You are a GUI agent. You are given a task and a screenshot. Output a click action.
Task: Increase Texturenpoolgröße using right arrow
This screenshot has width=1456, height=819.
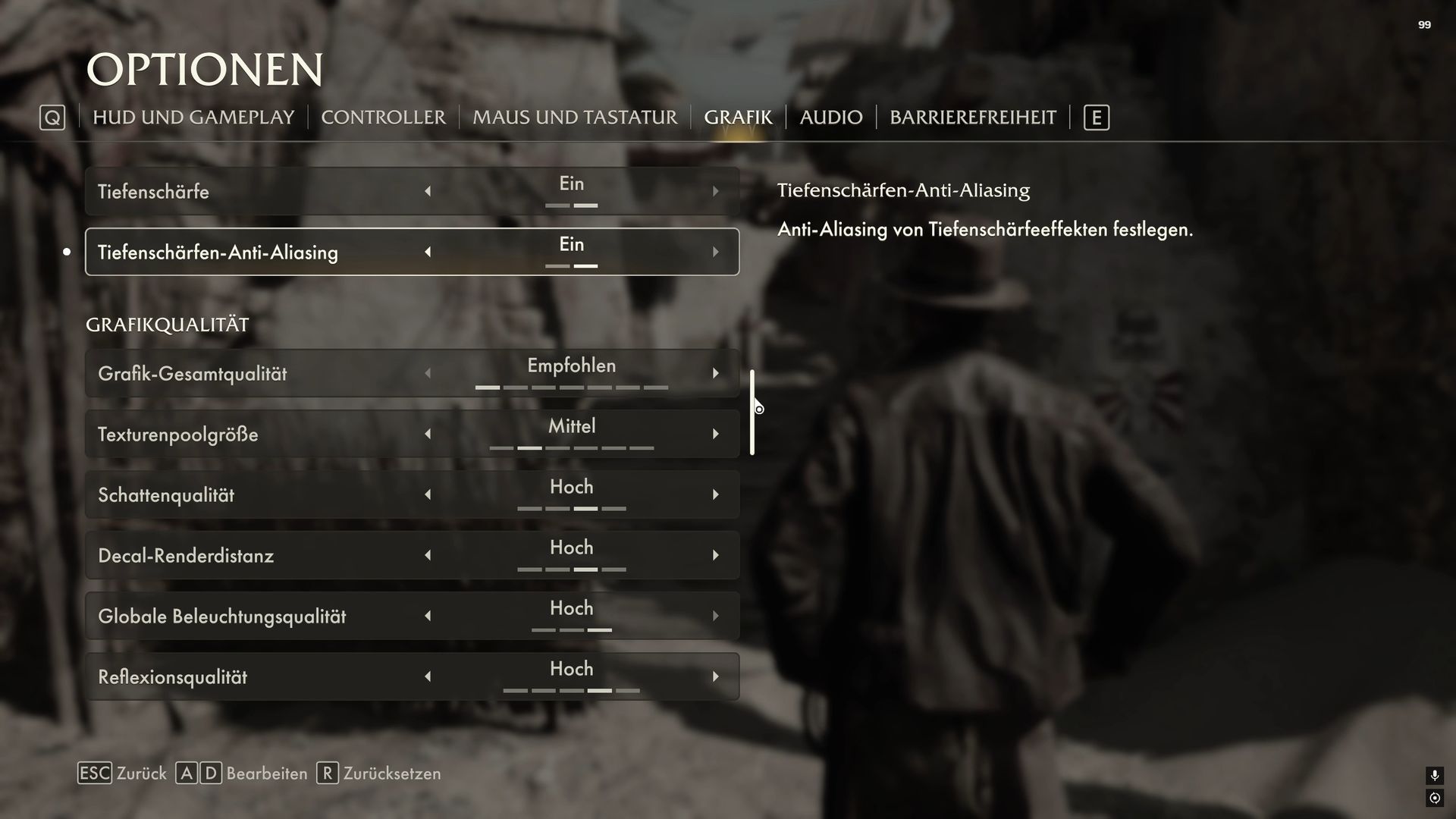click(715, 434)
